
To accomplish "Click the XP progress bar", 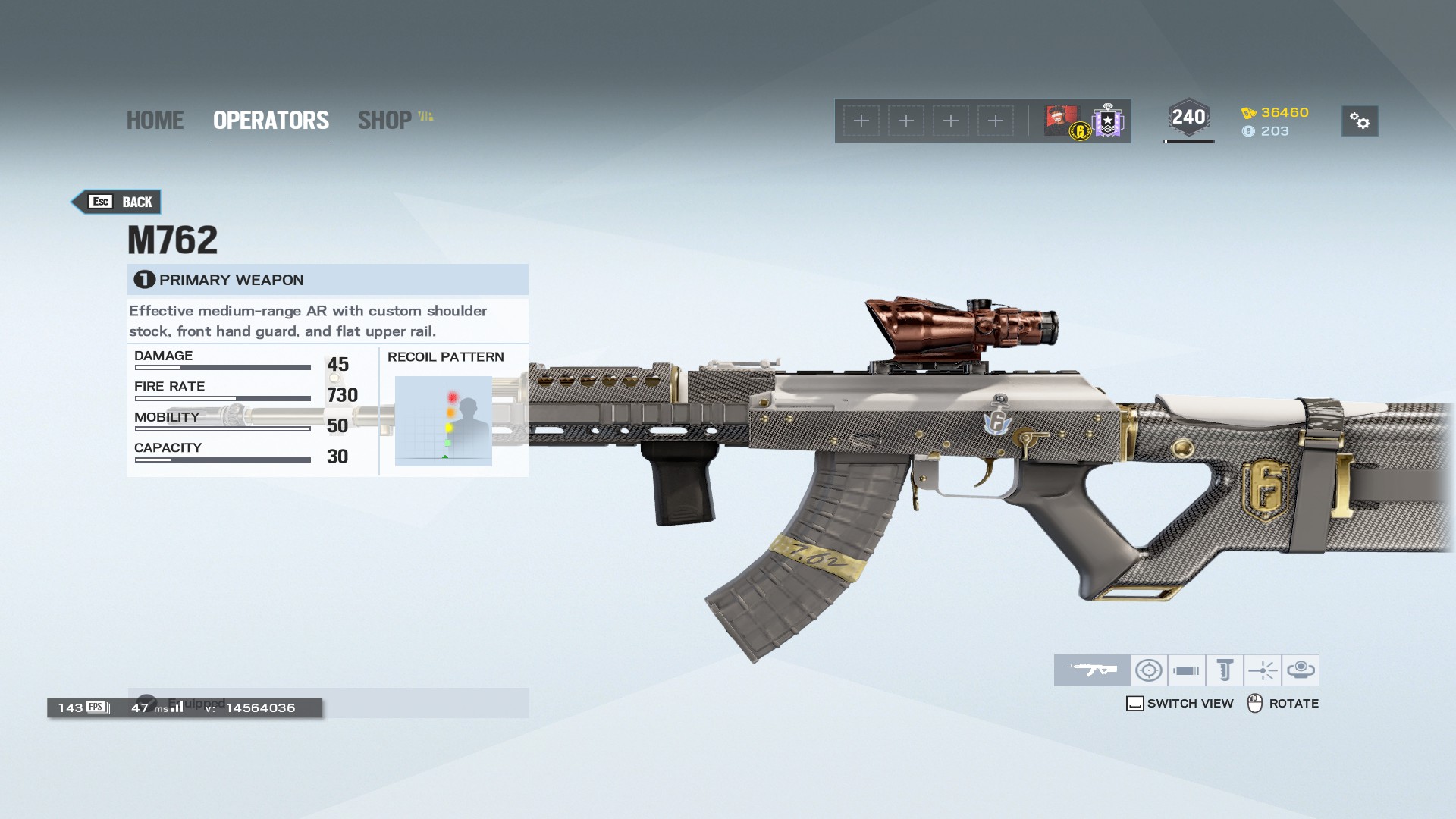I will [1188, 140].
